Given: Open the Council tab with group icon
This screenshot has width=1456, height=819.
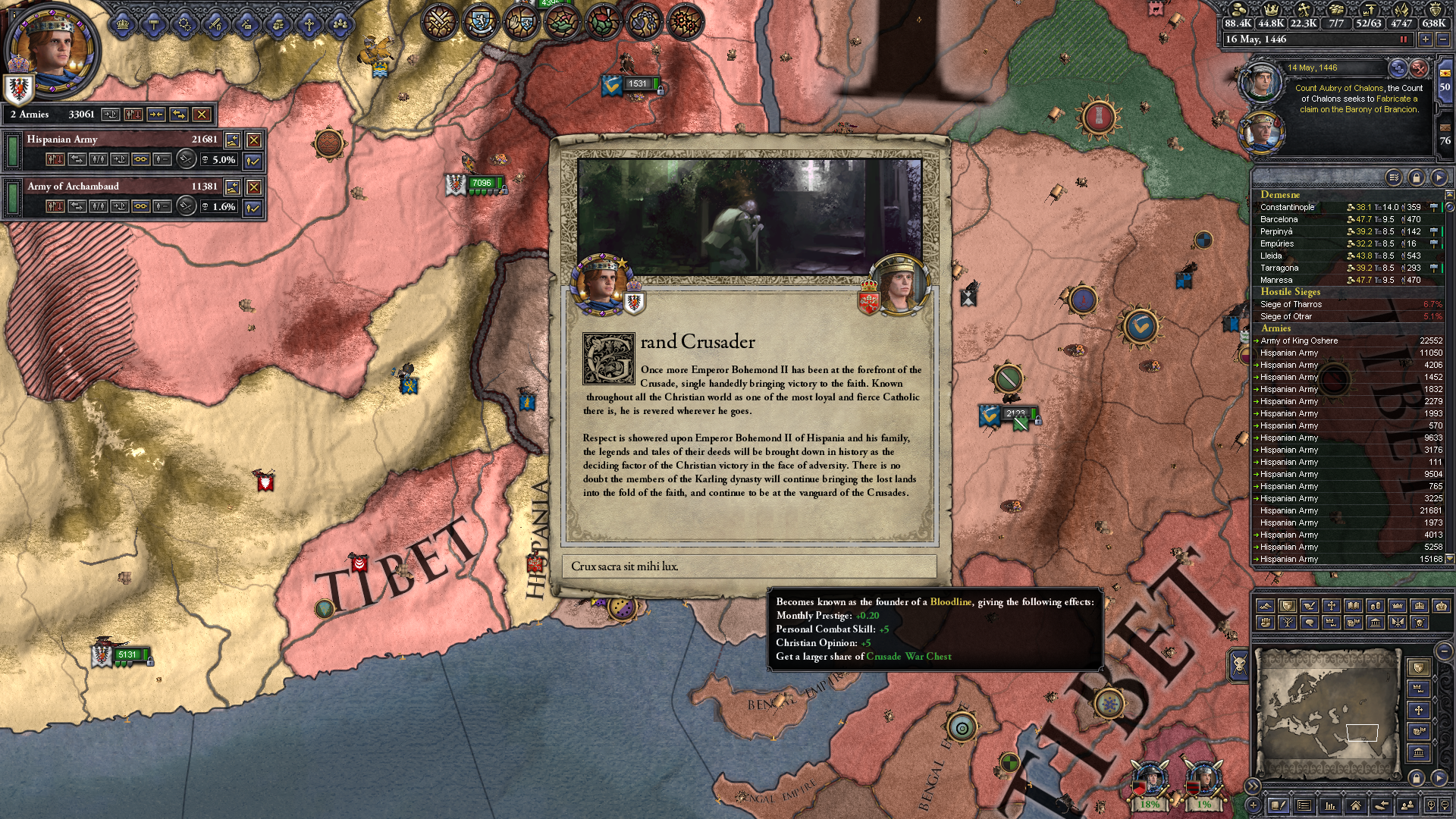Looking at the screenshot, I should 340,24.
